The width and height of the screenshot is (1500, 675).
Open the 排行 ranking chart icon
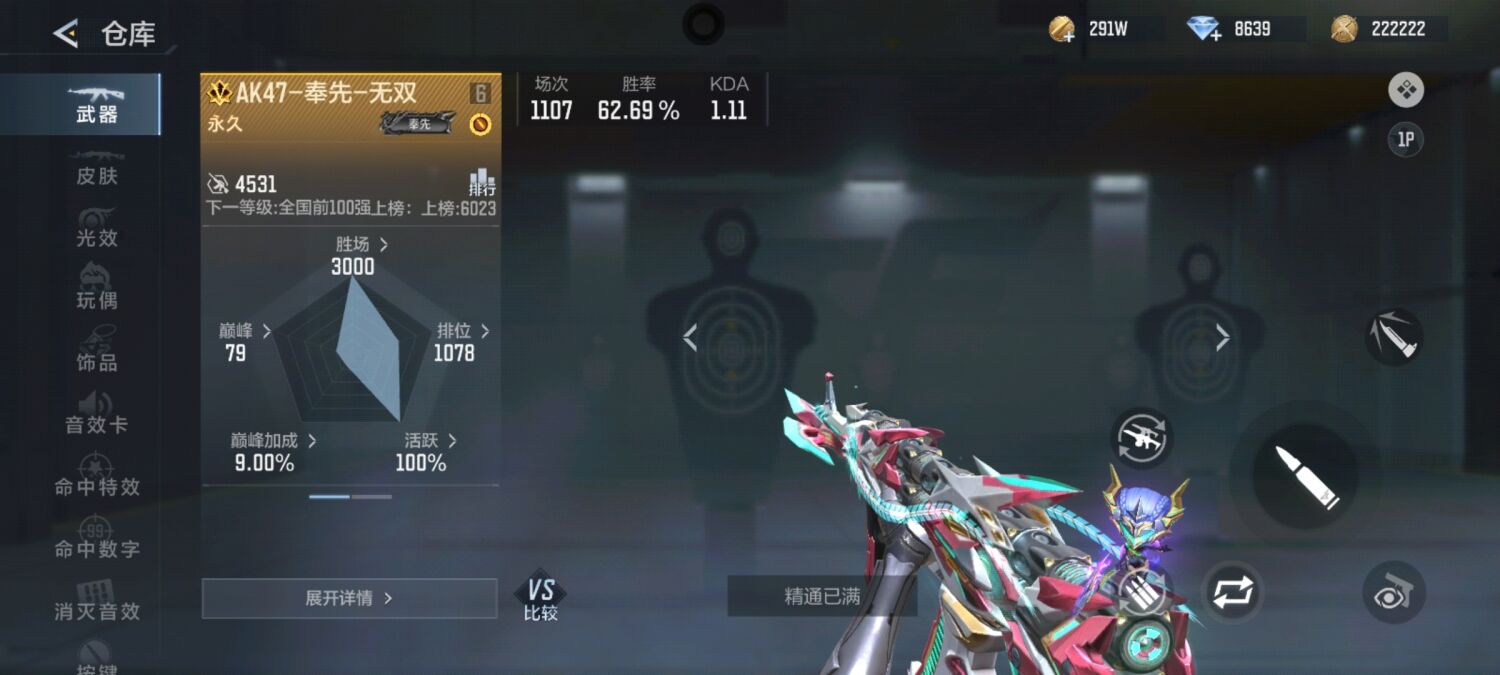482,183
